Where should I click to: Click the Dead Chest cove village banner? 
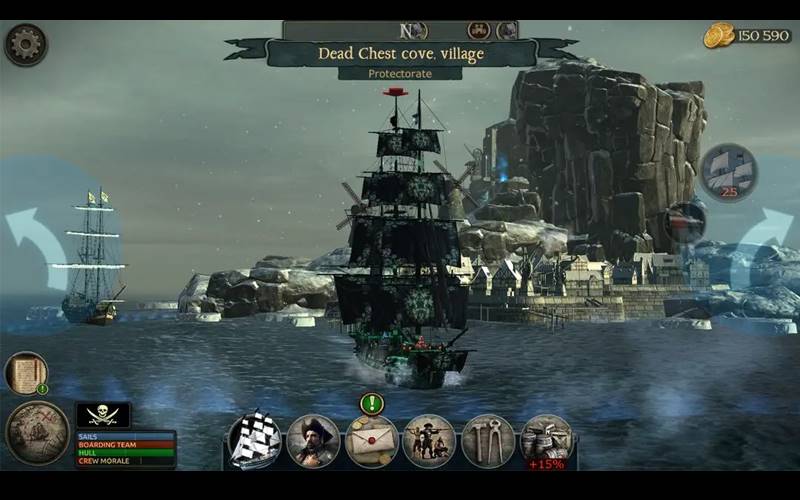399,53
